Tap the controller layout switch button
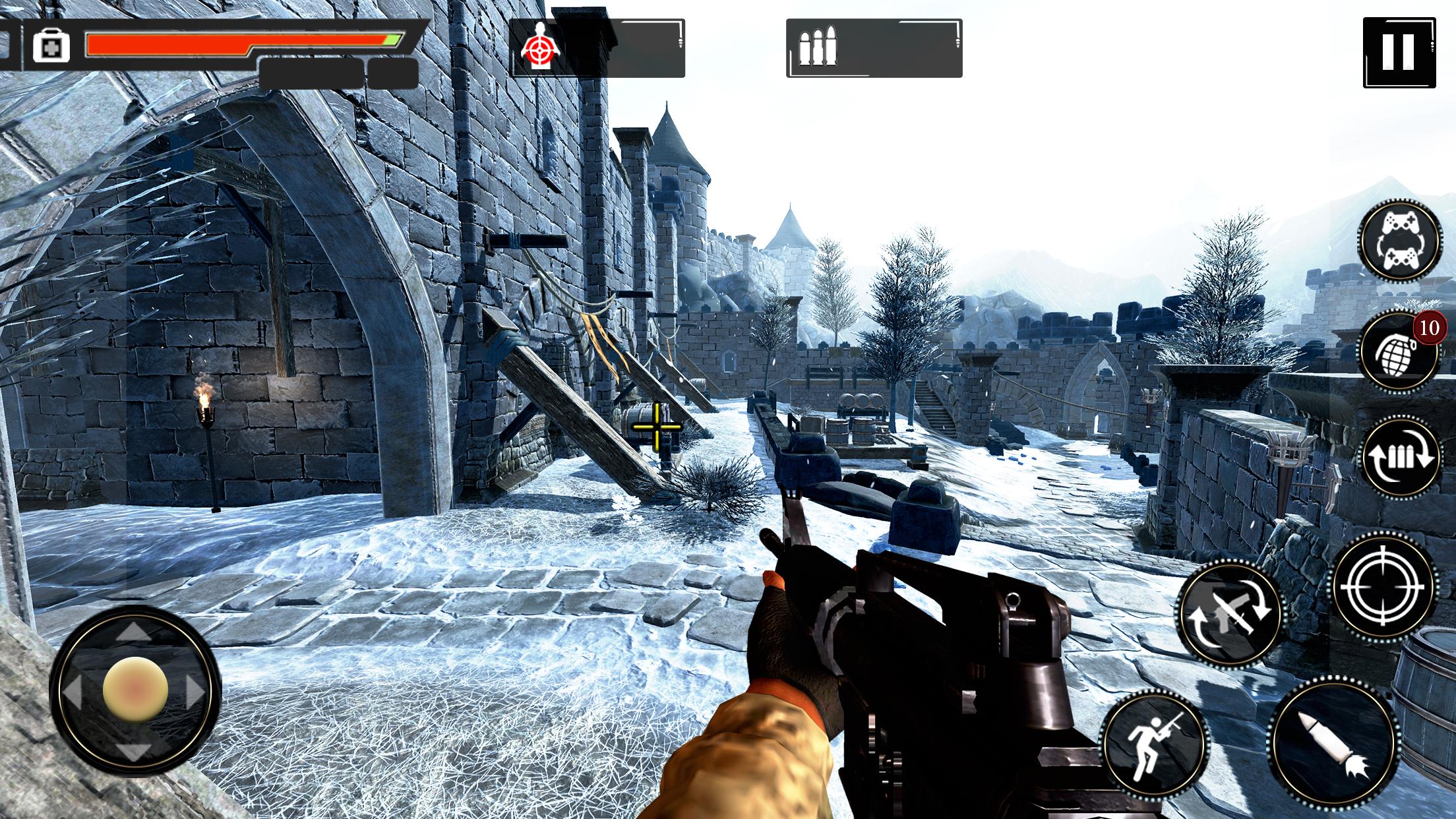Viewport: 1456px width, 819px height. click(1399, 241)
